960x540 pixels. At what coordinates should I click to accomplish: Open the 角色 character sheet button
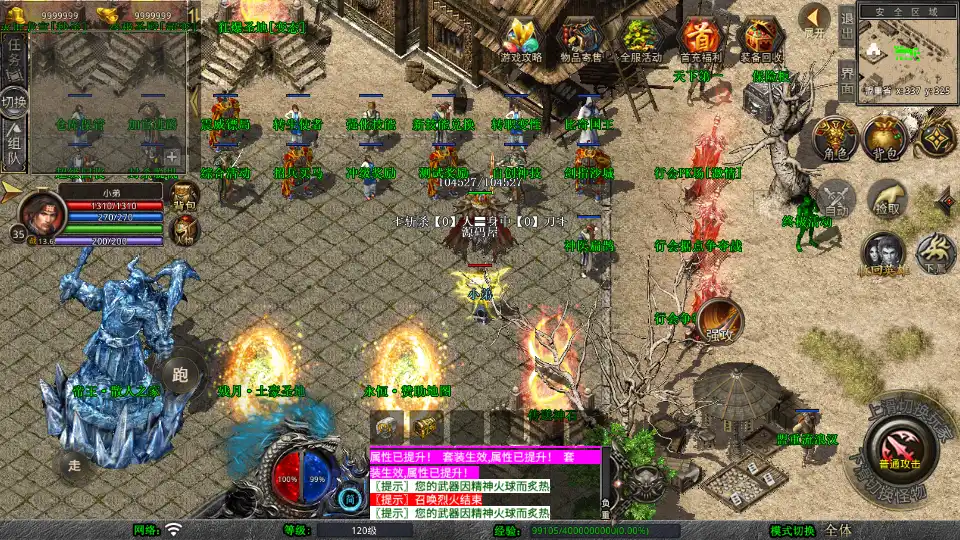coord(833,140)
